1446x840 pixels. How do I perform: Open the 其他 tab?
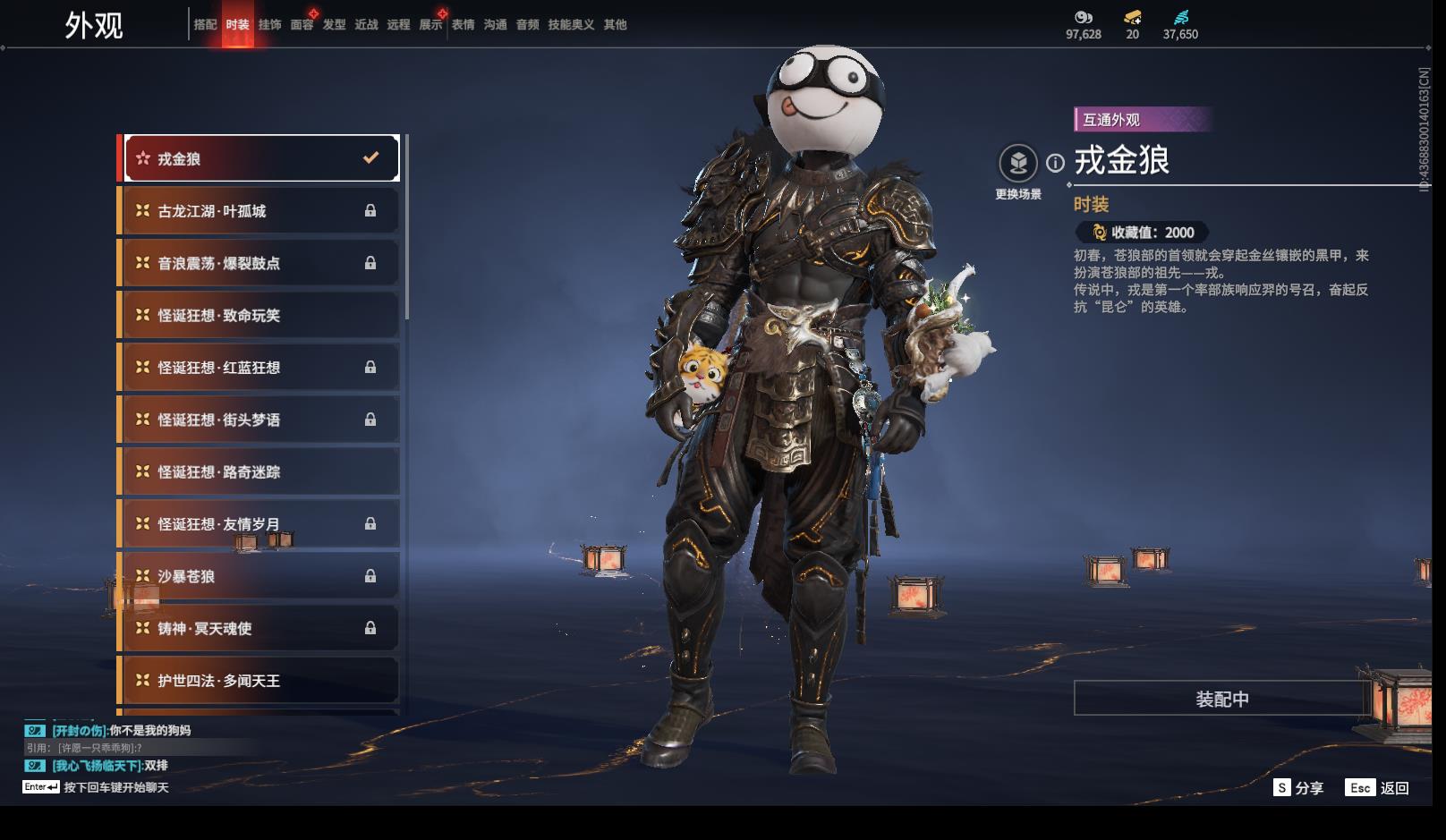(615, 25)
